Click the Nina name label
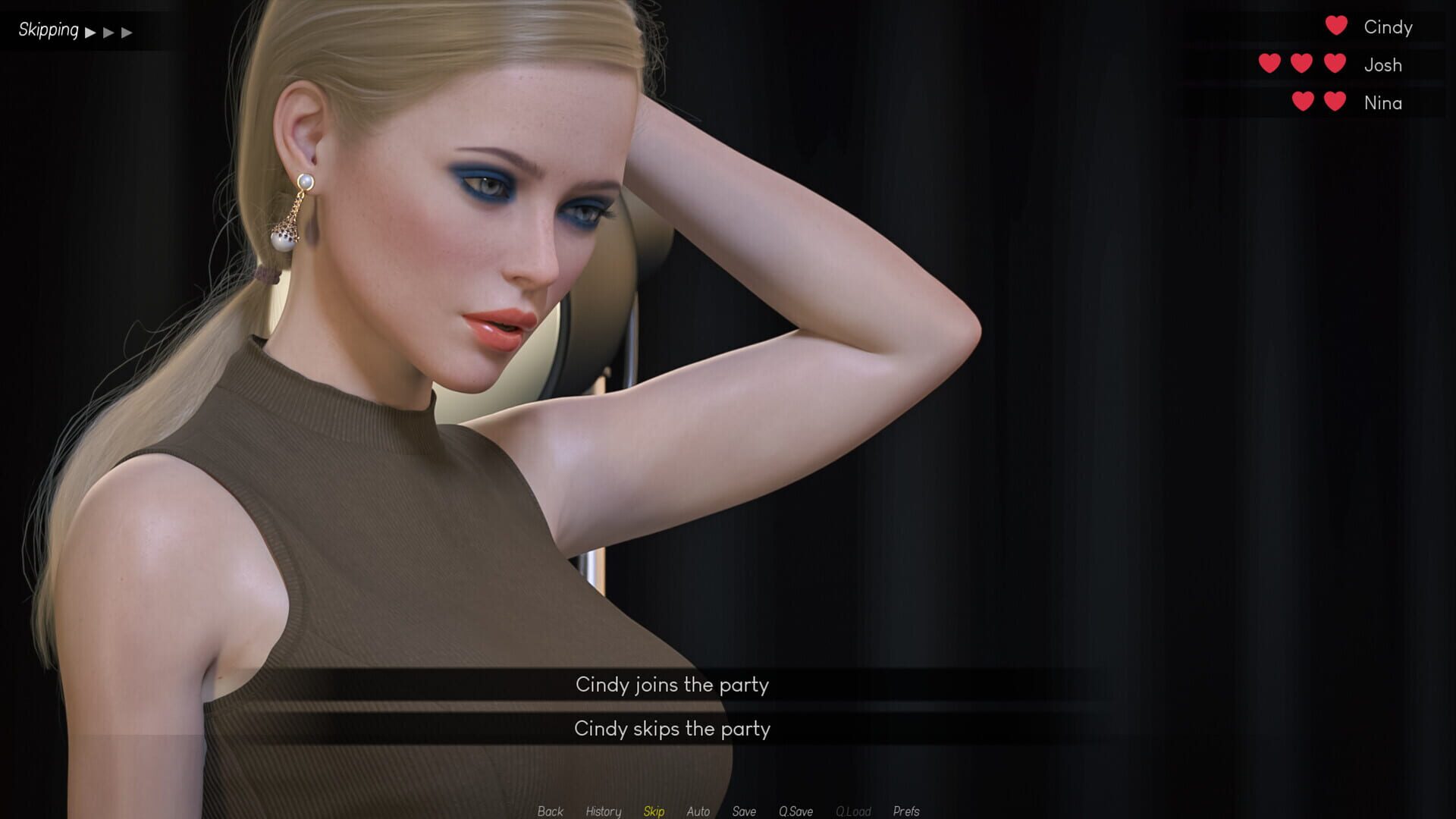 [x=1384, y=103]
